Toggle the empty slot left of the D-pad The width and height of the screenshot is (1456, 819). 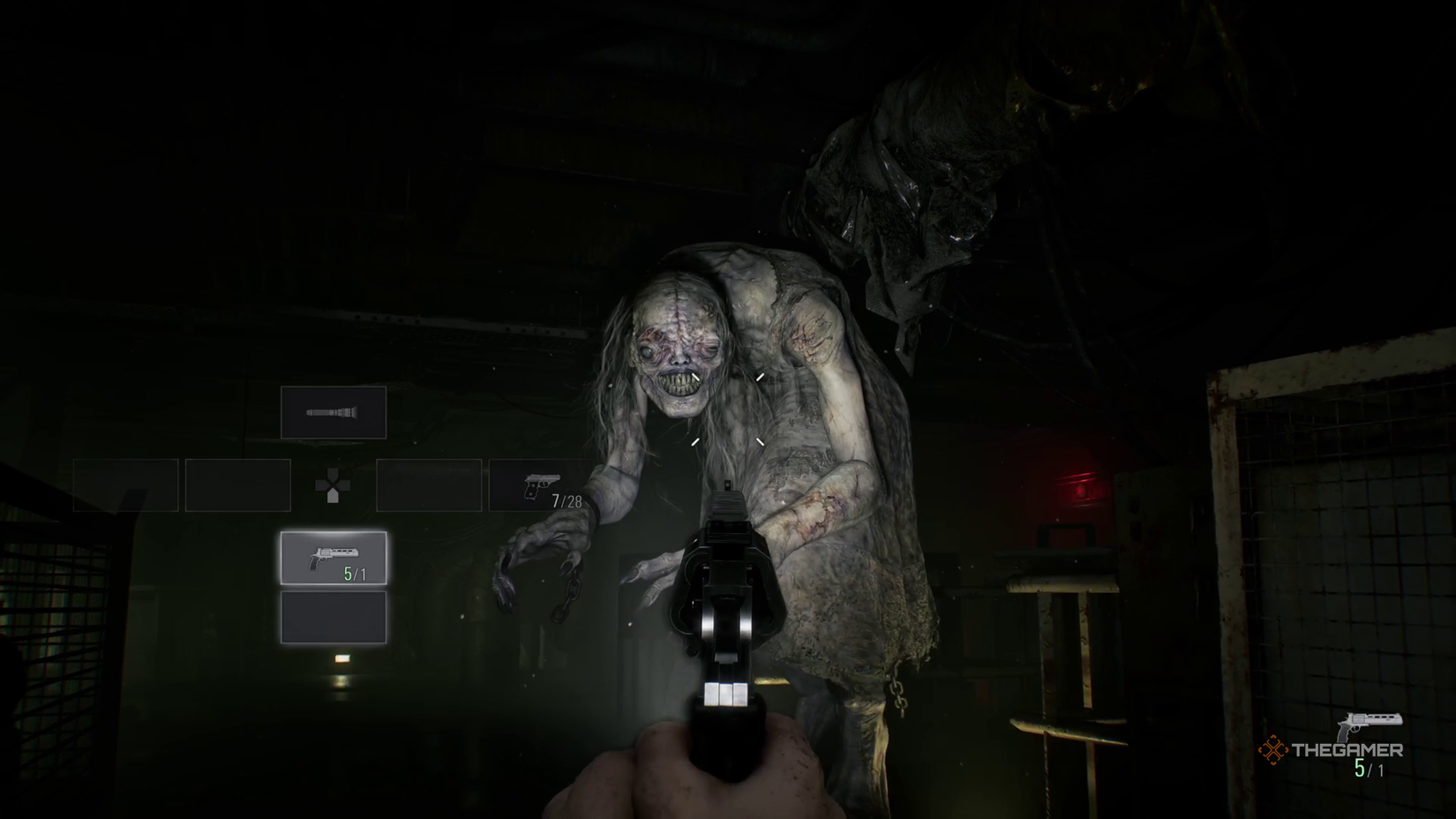238,485
